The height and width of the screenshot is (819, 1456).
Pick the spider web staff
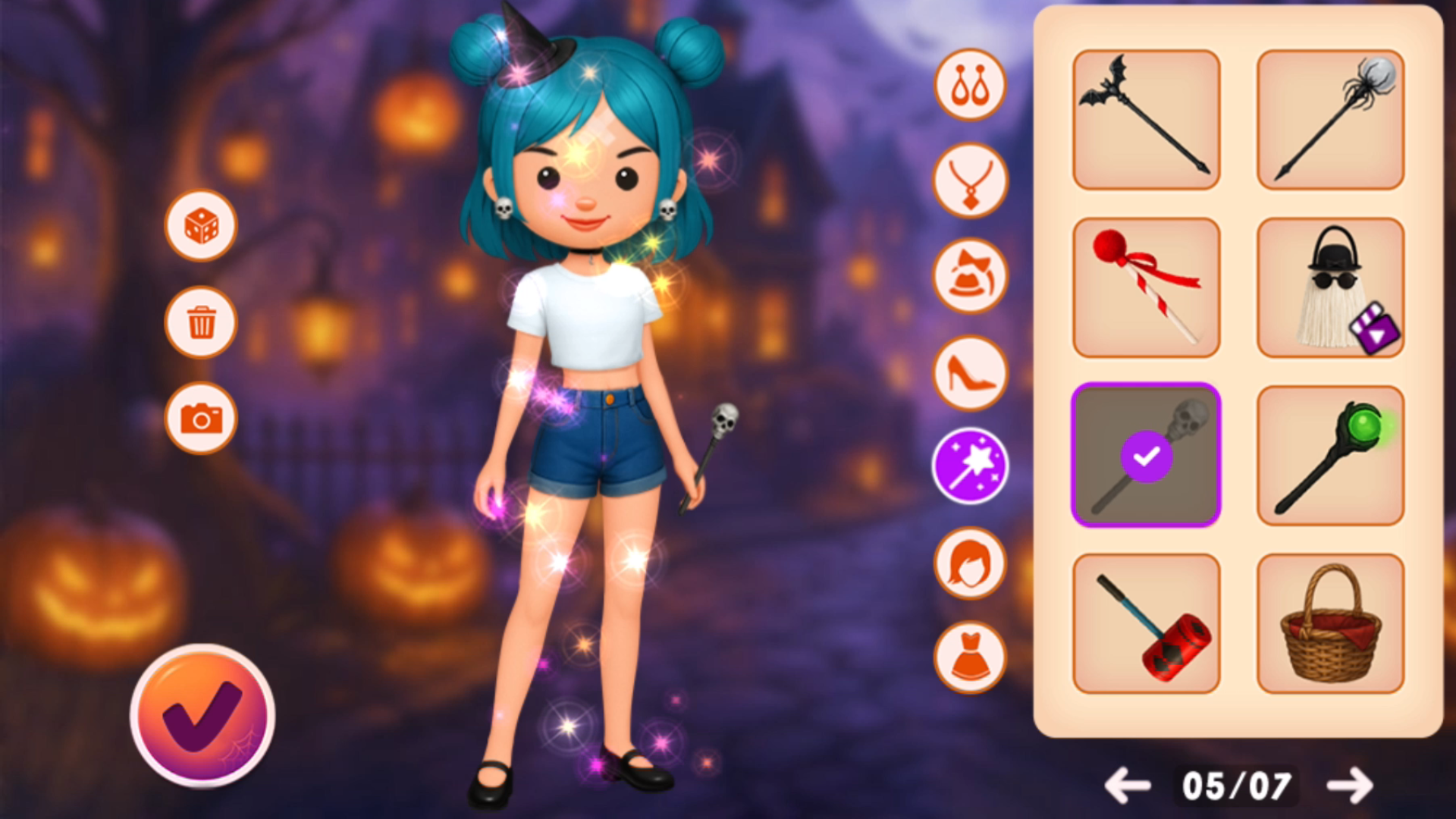(x=1330, y=119)
